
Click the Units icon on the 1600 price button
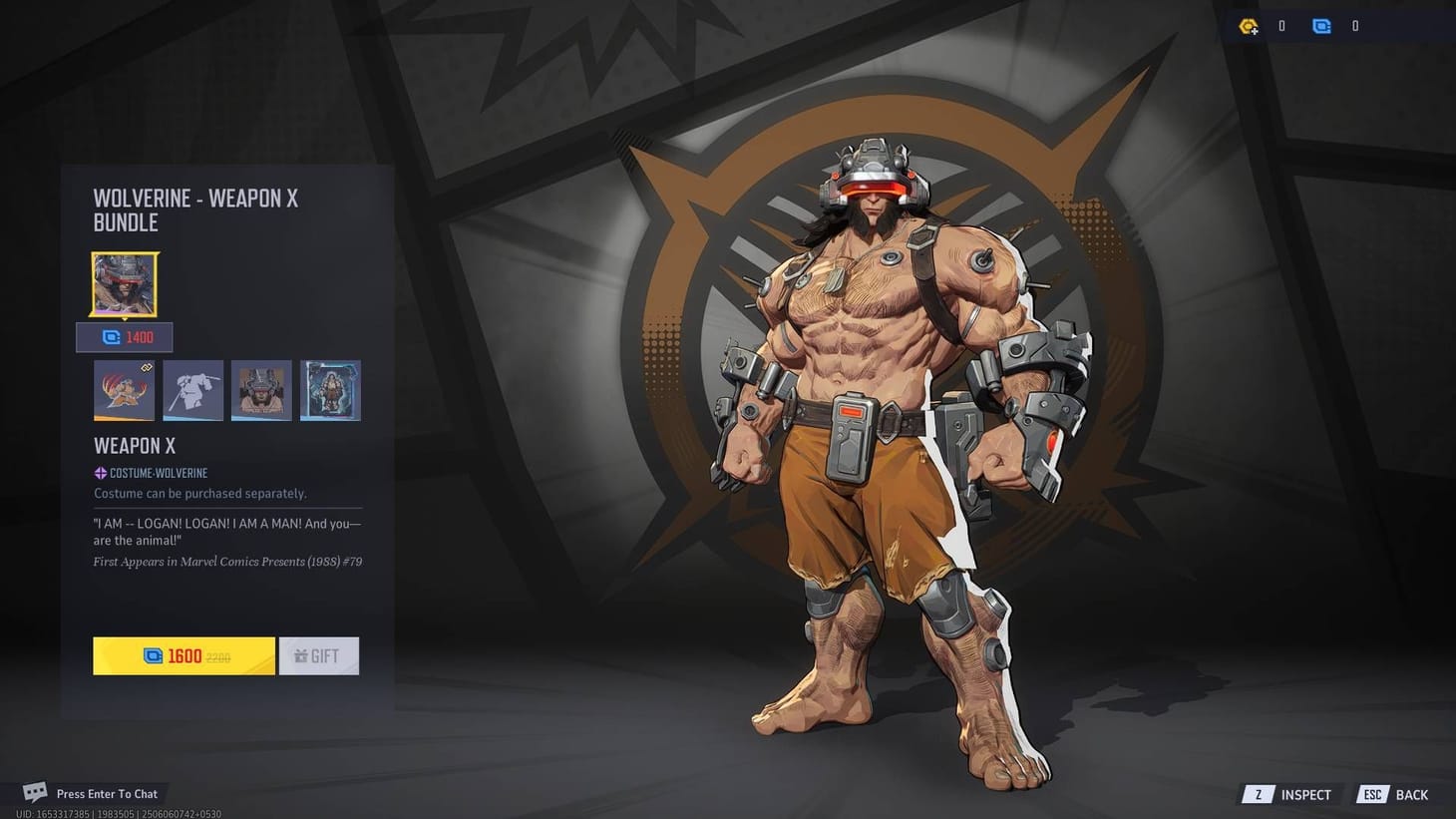click(152, 655)
